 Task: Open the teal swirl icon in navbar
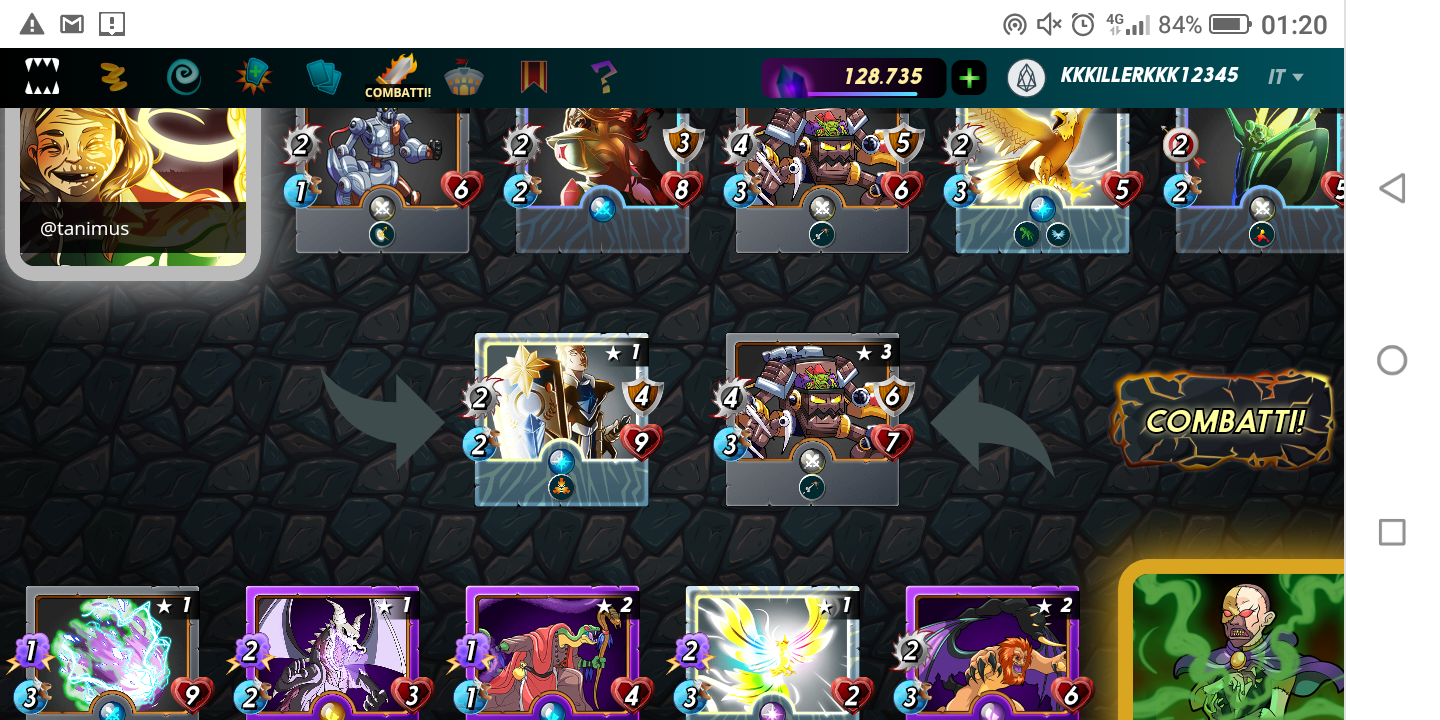(184, 77)
